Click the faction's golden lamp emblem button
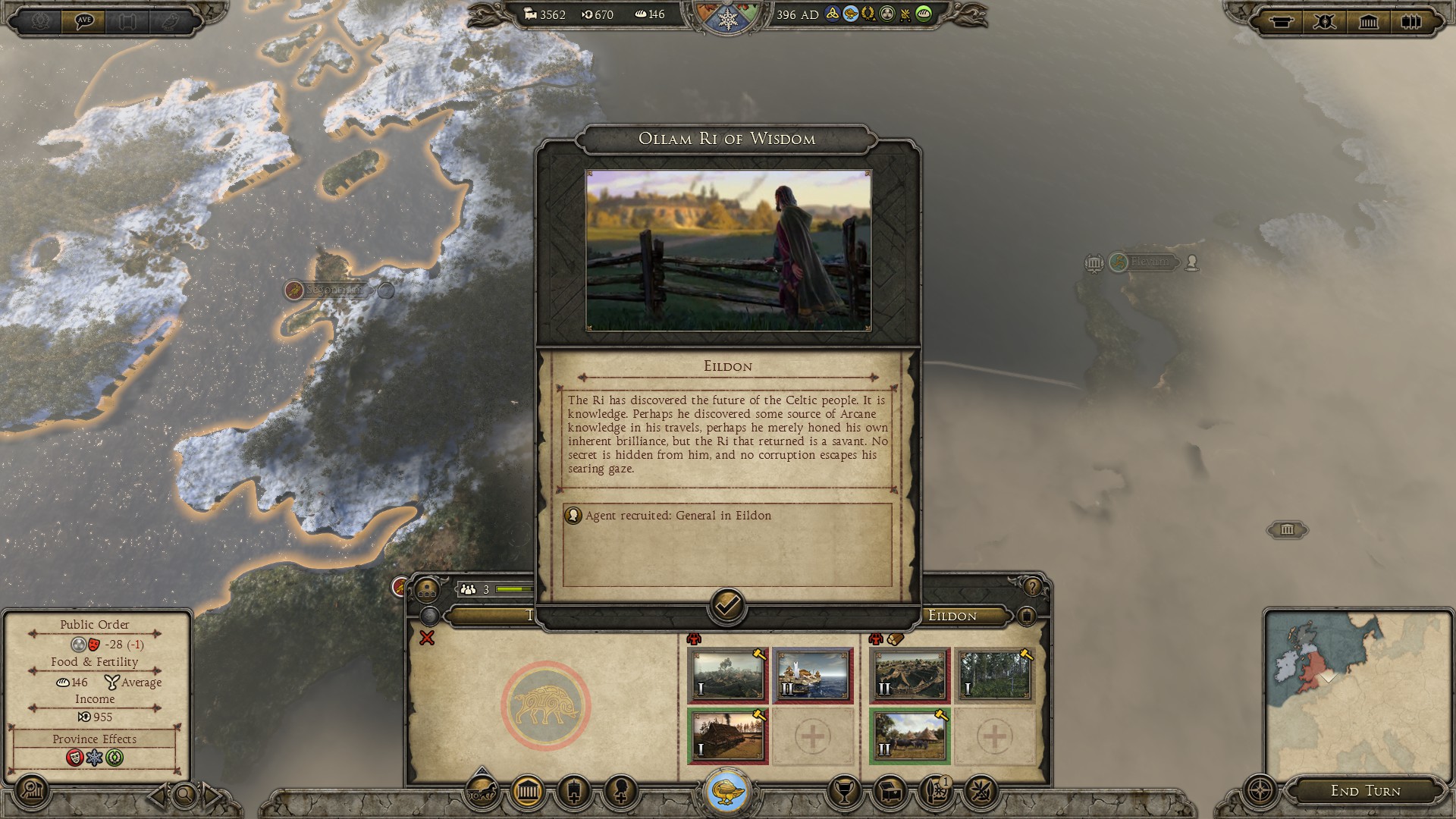This screenshot has width=1456, height=819. pyautogui.click(x=728, y=791)
